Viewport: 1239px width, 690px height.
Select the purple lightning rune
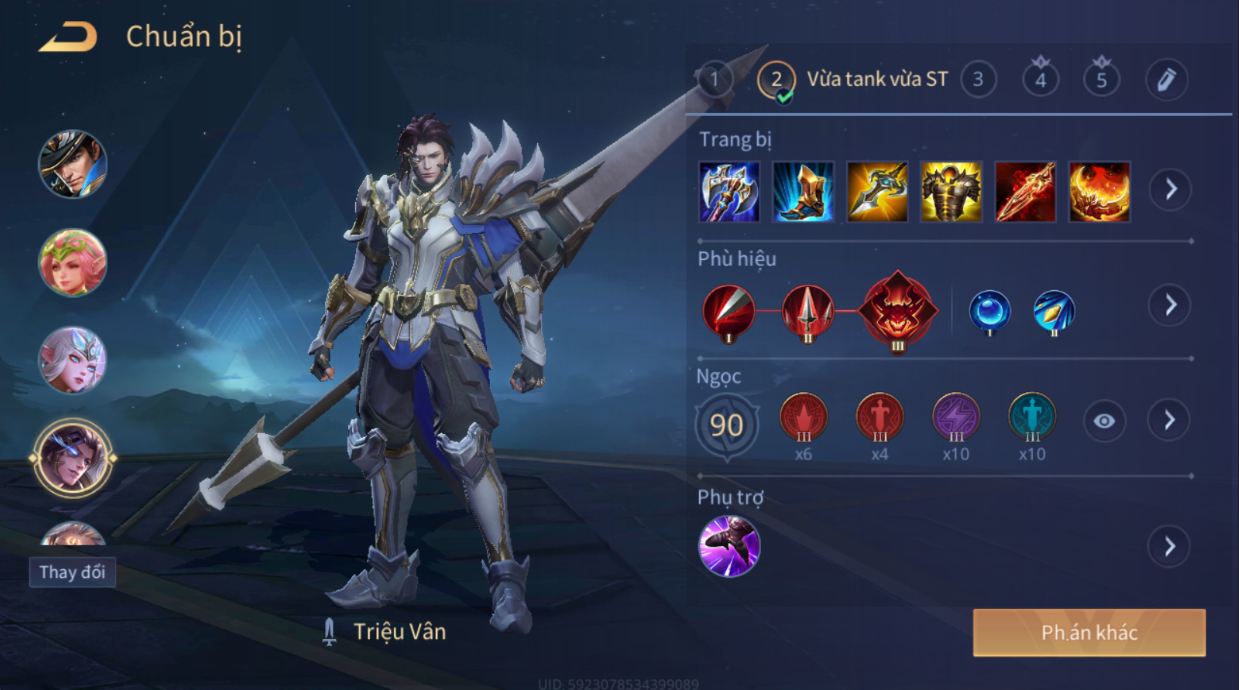click(956, 418)
